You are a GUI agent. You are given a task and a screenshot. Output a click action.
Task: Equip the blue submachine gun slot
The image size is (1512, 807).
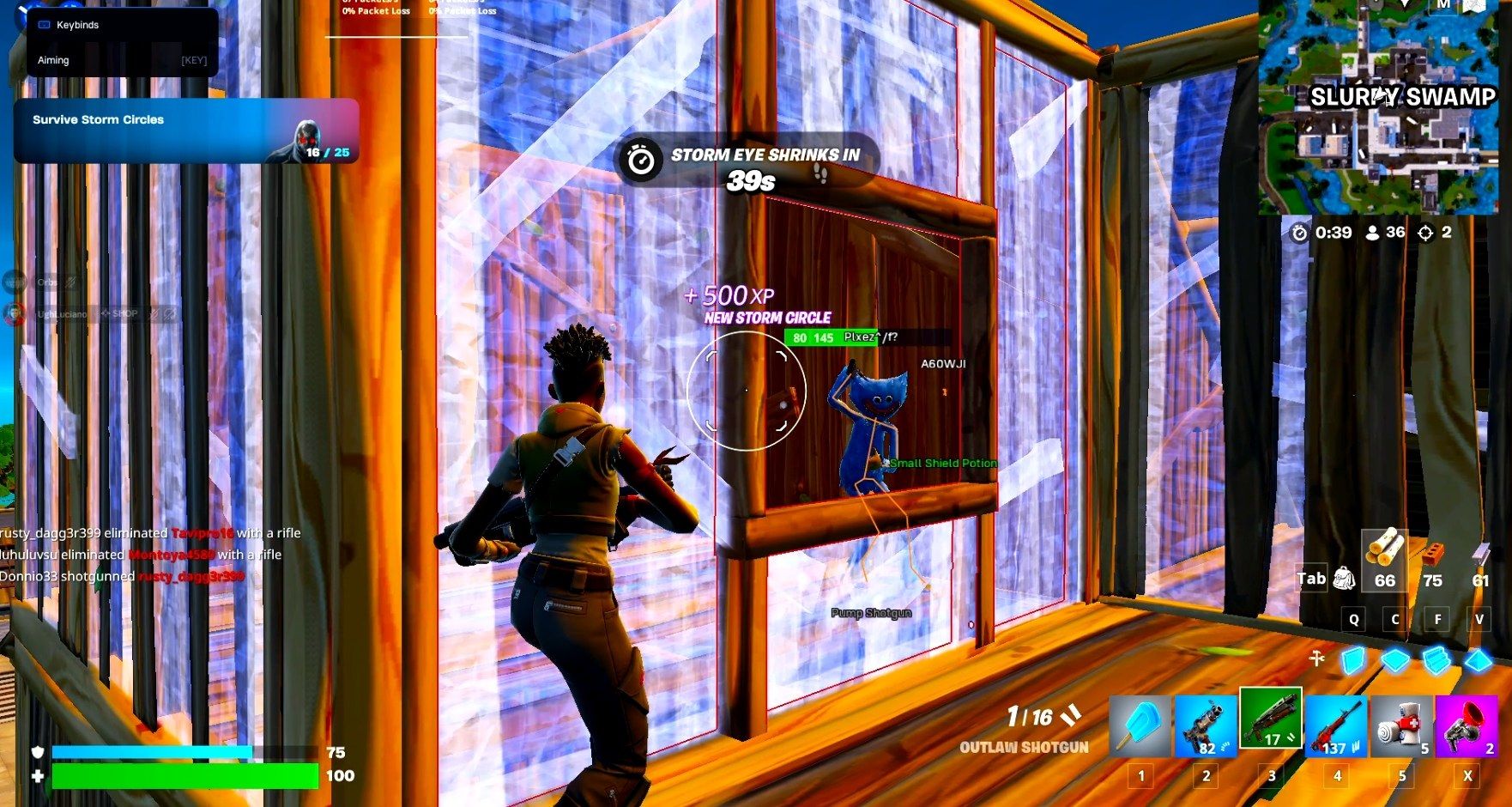[x=1206, y=727]
